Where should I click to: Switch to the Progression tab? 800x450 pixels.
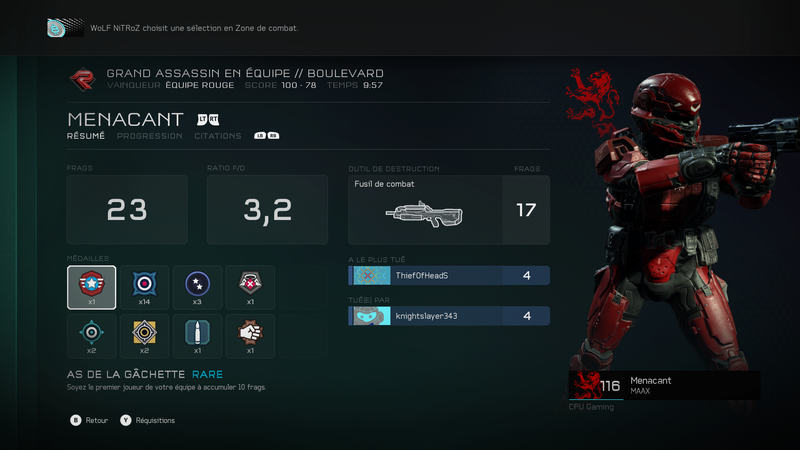tap(149, 136)
